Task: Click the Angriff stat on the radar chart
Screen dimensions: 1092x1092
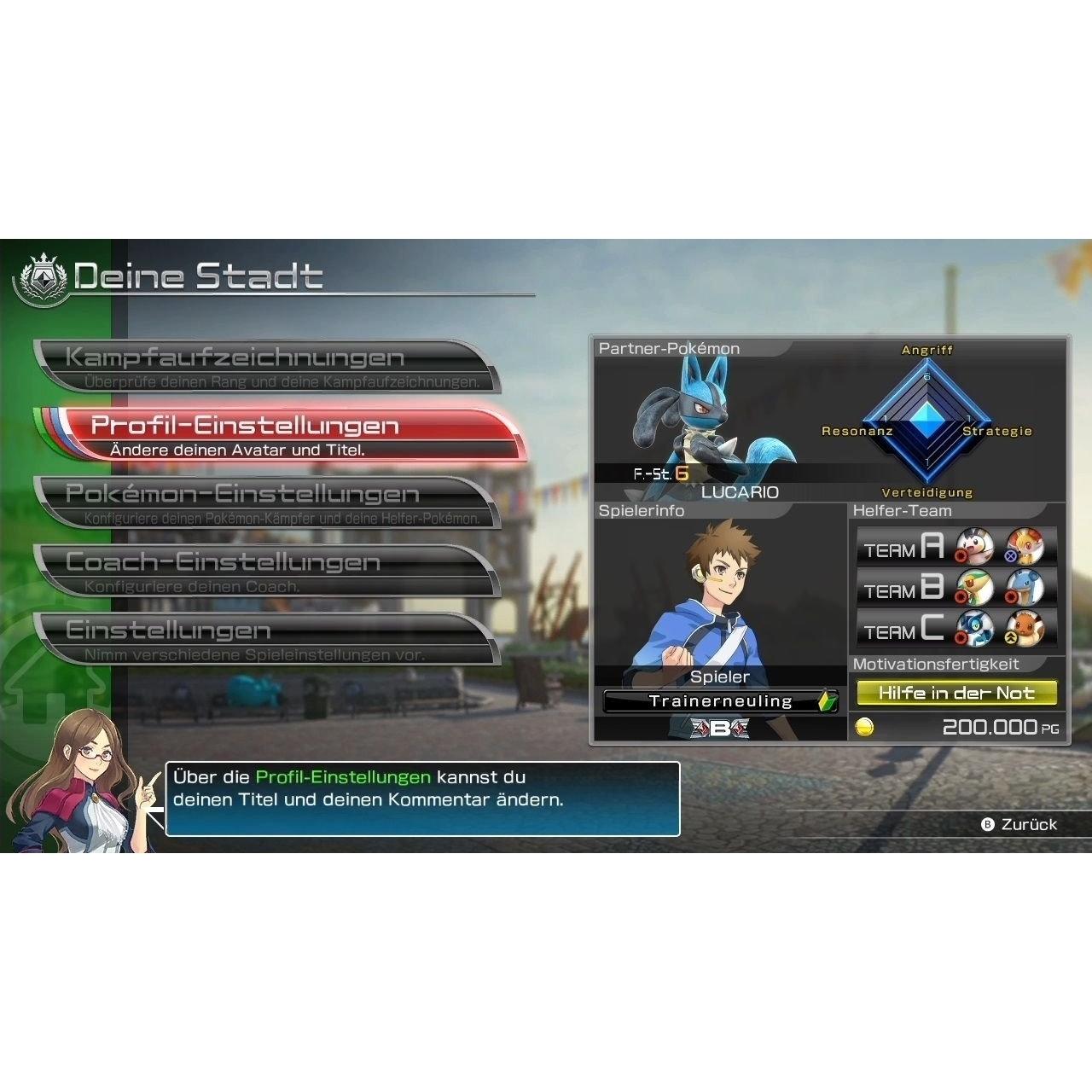Action: (x=928, y=349)
